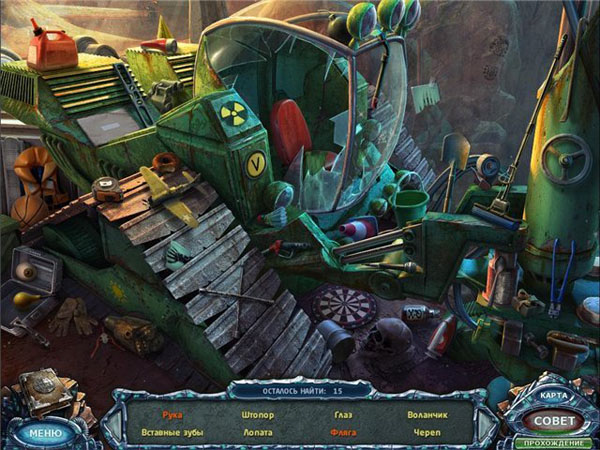Open the ПРОХОЖДЕНИЕ walkthrough guide
The width and height of the screenshot is (600, 450).
554,442
